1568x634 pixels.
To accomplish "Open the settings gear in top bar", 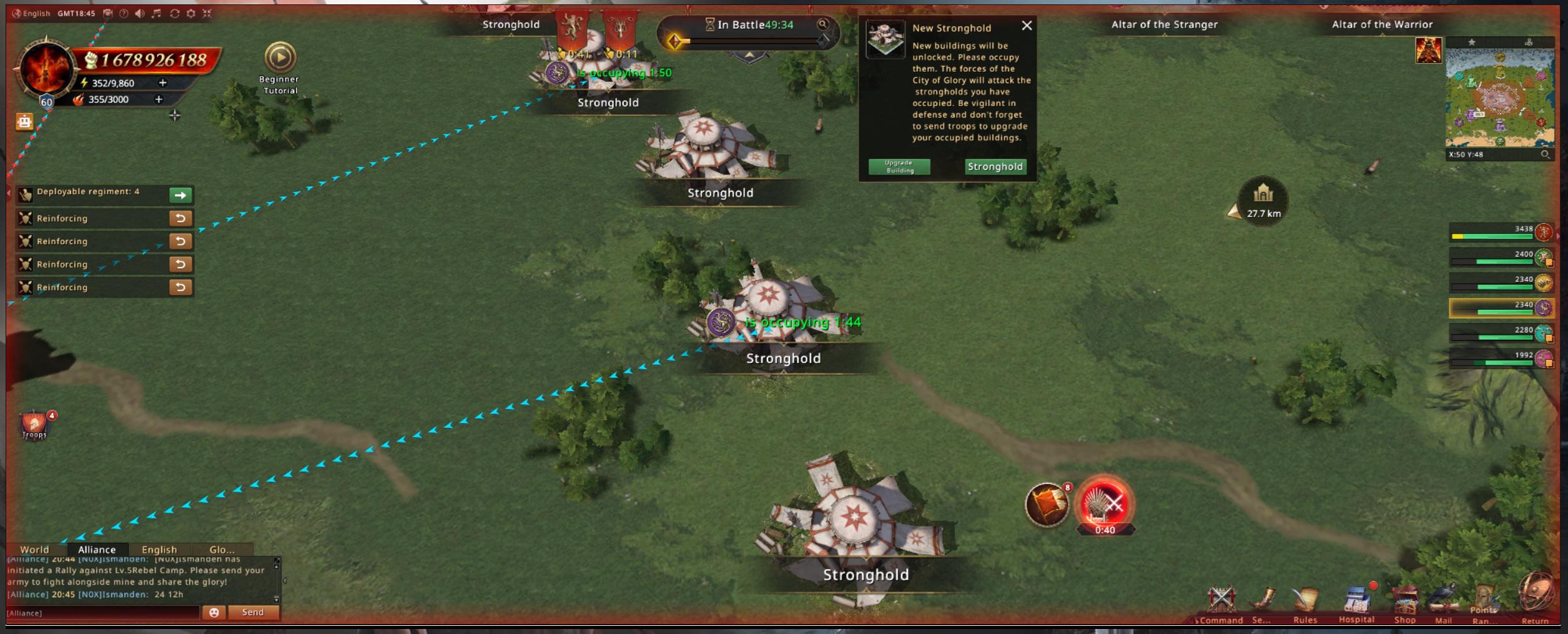I will click(191, 13).
